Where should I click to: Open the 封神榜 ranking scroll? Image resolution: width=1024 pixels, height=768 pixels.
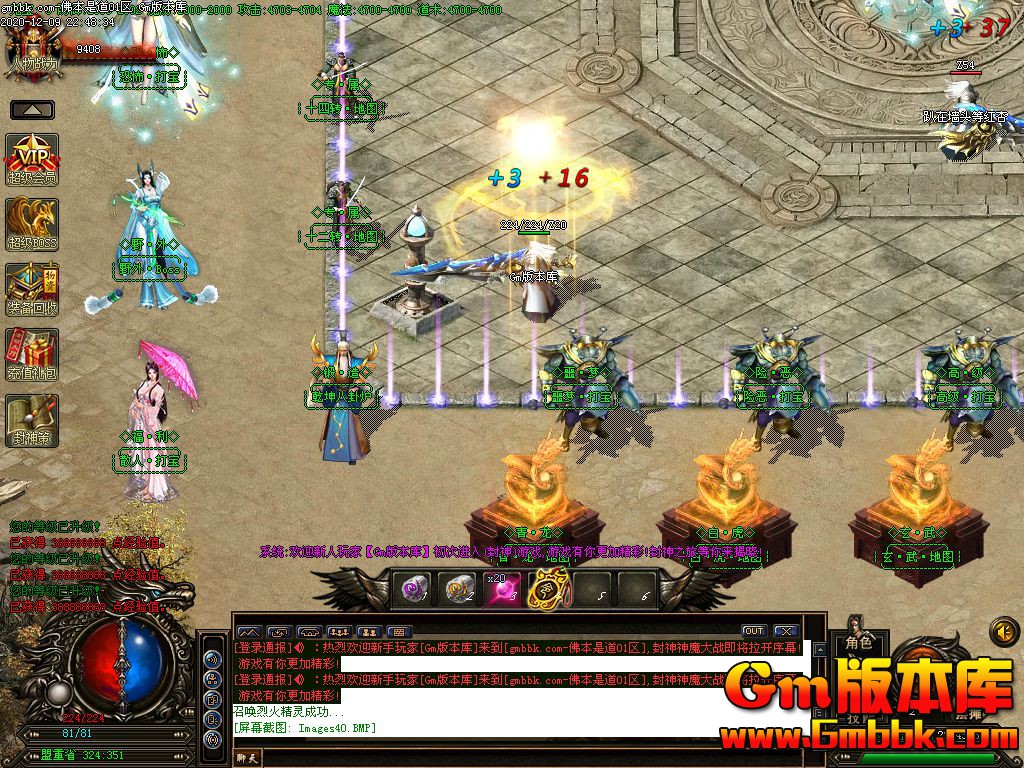33,420
